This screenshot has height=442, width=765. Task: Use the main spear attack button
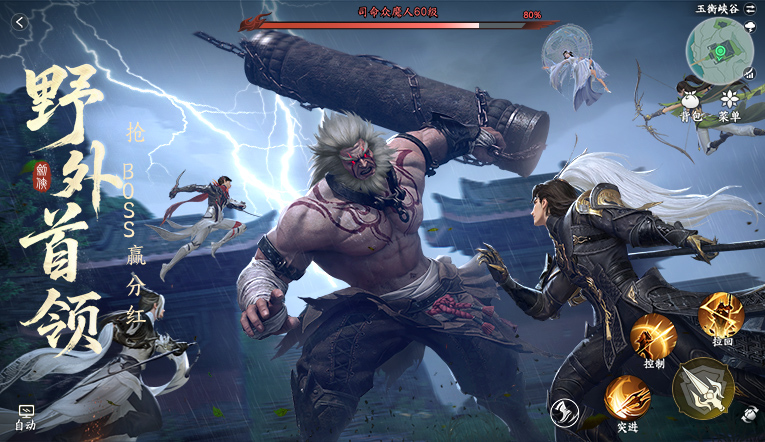[x=703, y=388]
